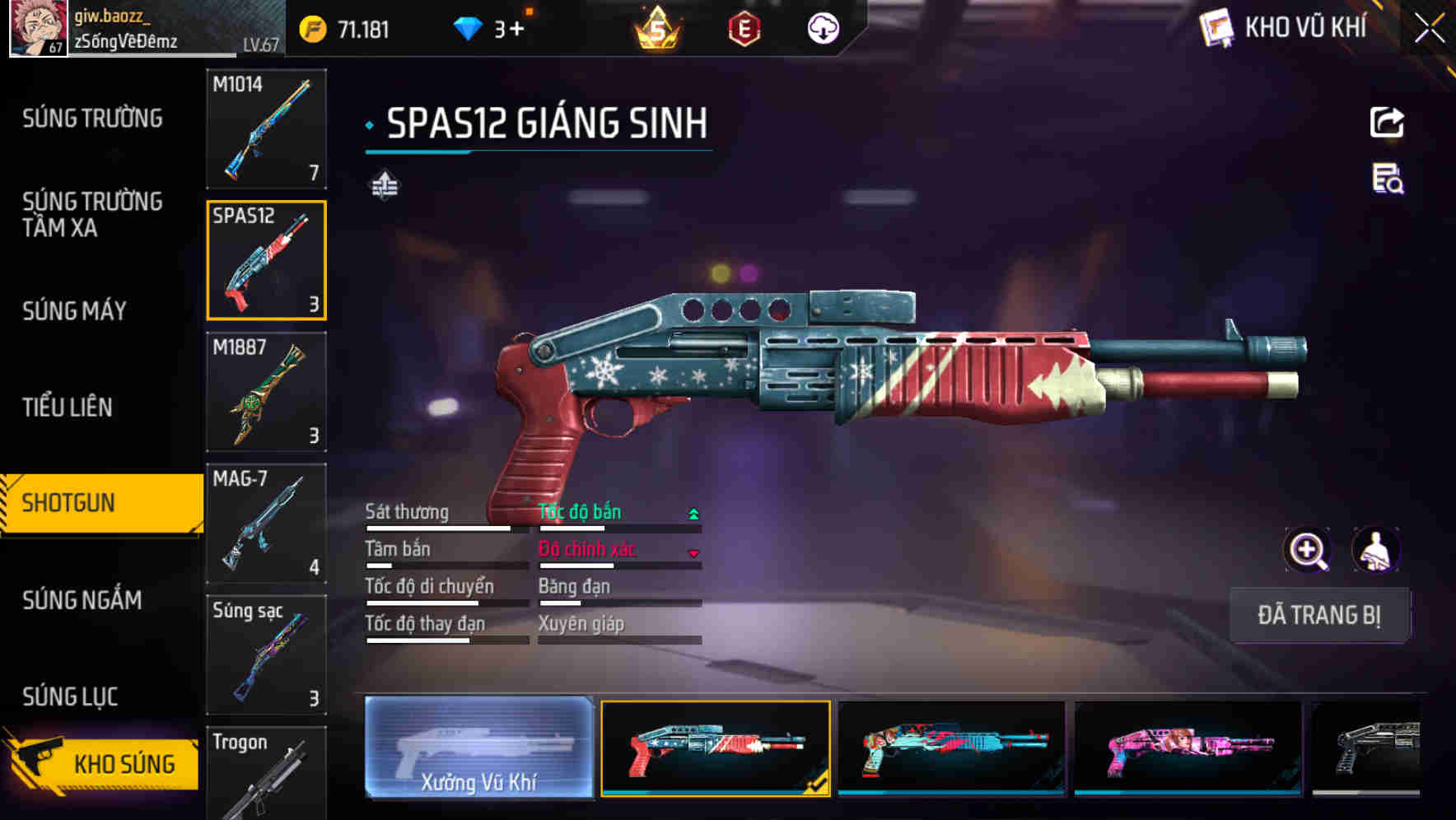Pick the M1887 weapon slot
1456x820 pixels.
266,392
